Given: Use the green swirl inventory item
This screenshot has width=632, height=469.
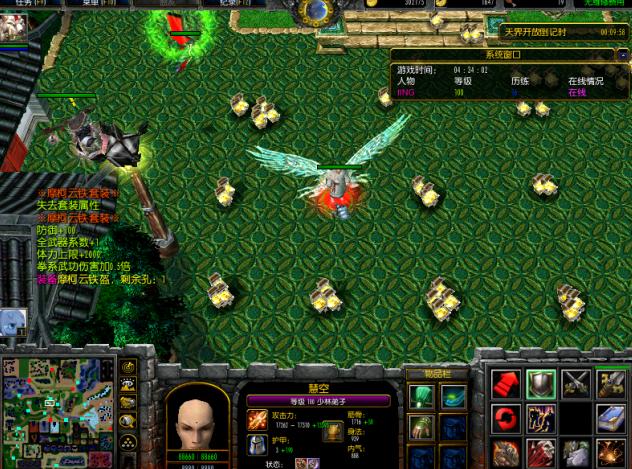Looking at the screenshot, I should (x=453, y=397).
